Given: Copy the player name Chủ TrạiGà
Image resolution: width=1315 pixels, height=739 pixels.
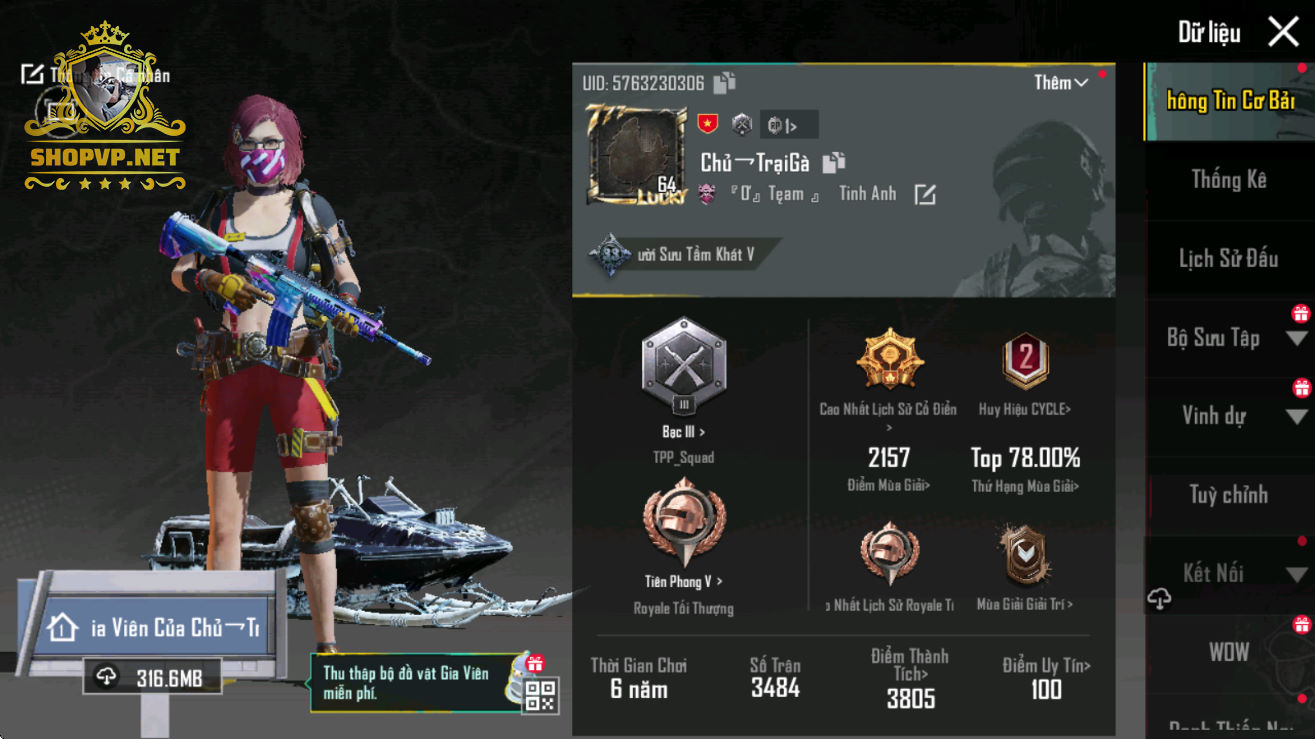Looking at the screenshot, I should pyautogui.click(x=834, y=162).
